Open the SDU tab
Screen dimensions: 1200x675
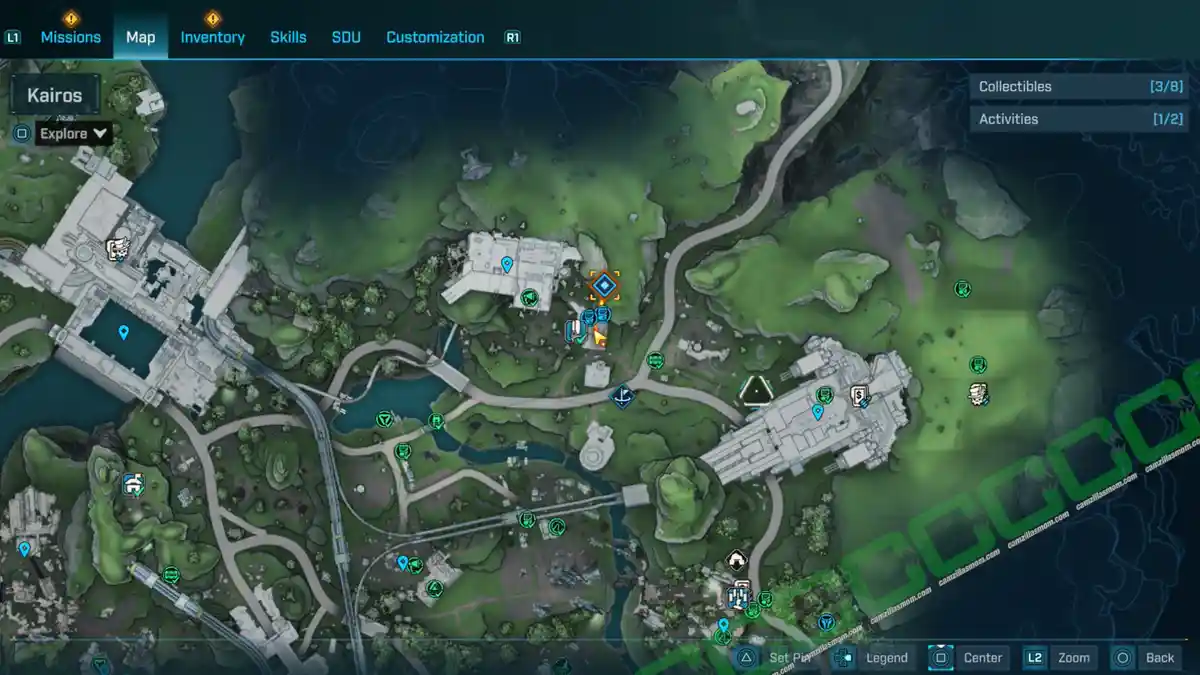click(x=346, y=37)
